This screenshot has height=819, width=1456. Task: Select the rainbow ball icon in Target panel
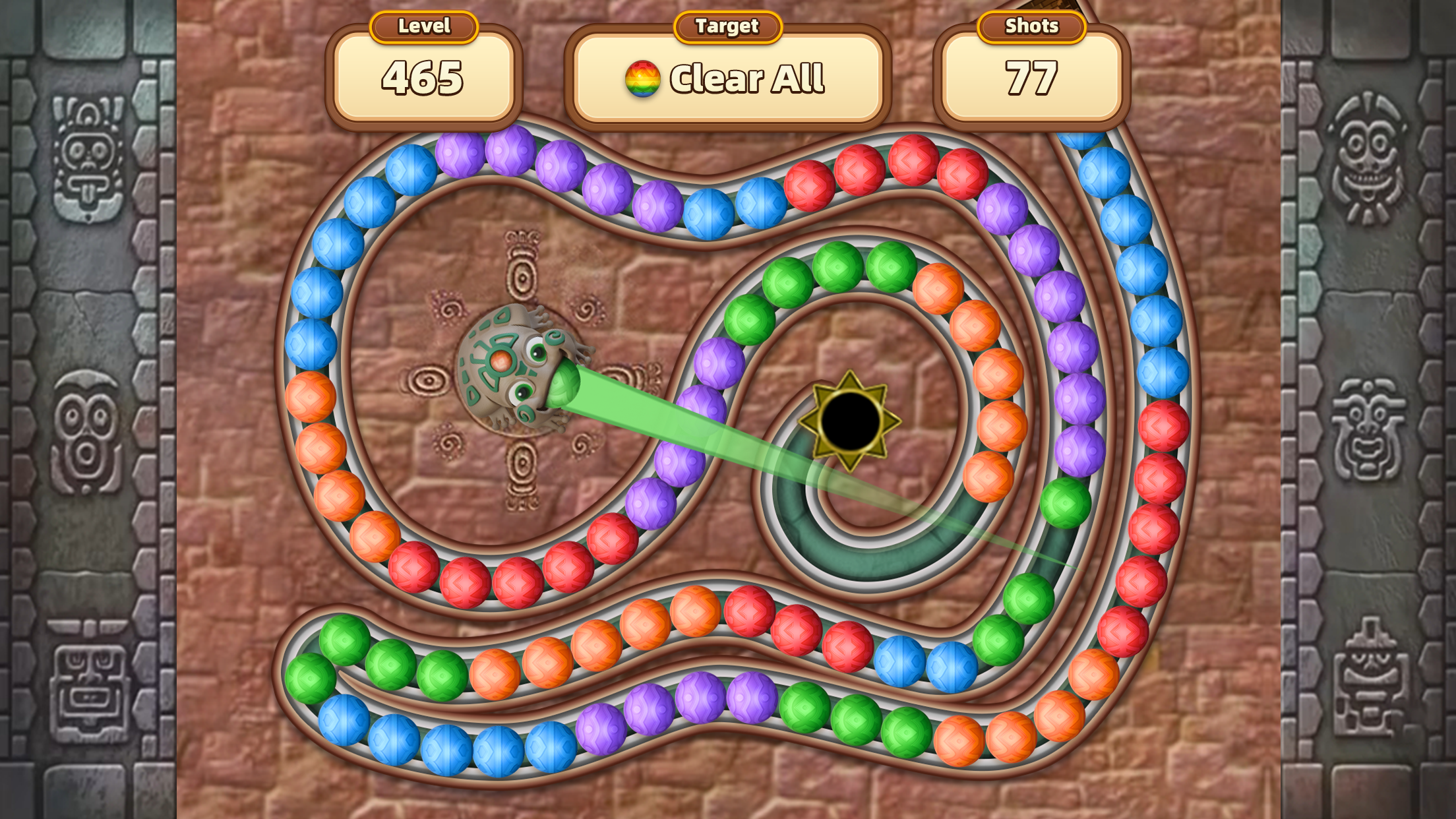pyautogui.click(x=643, y=78)
